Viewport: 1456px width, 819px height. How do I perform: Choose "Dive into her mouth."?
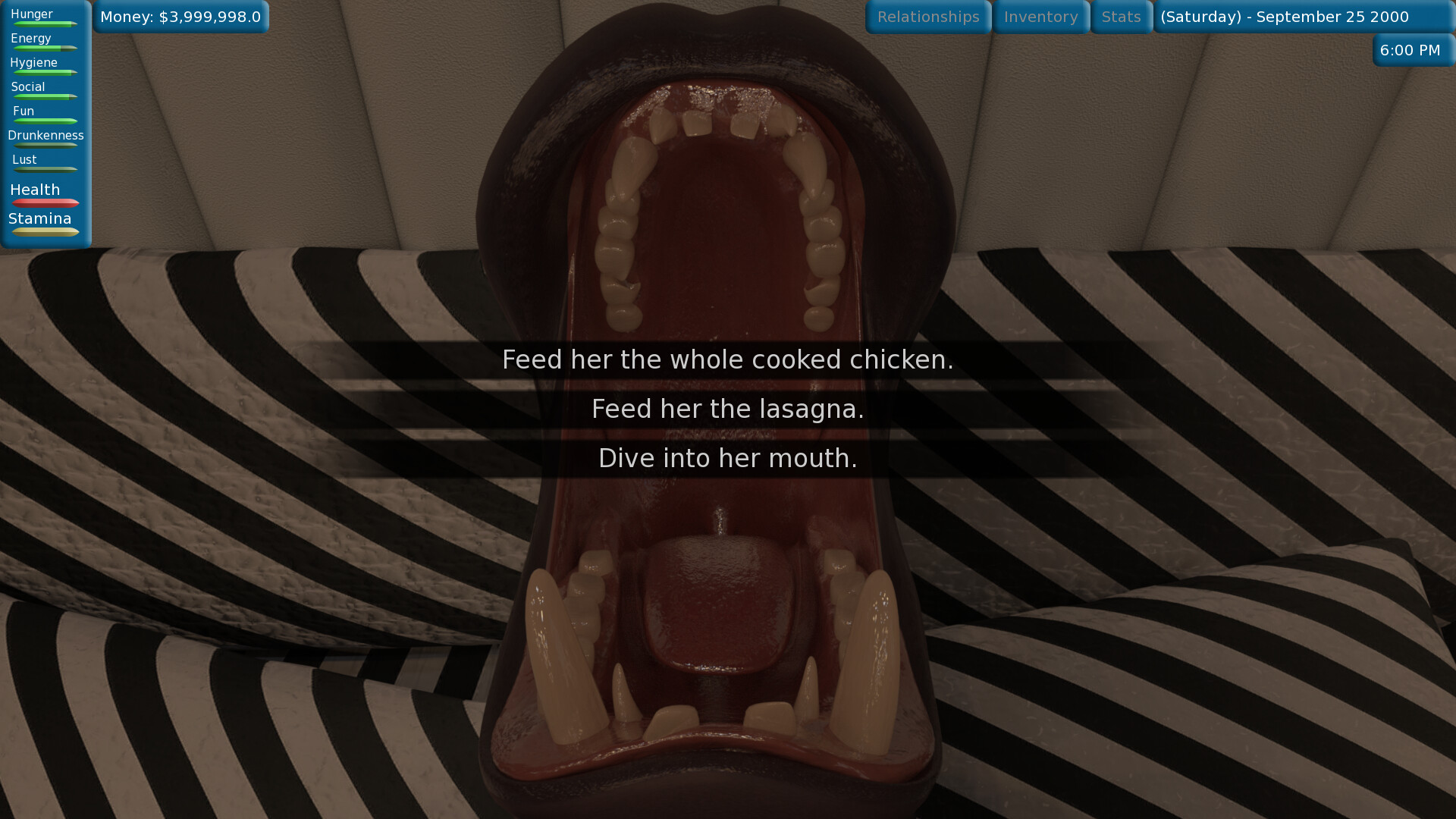coord(727,458)
